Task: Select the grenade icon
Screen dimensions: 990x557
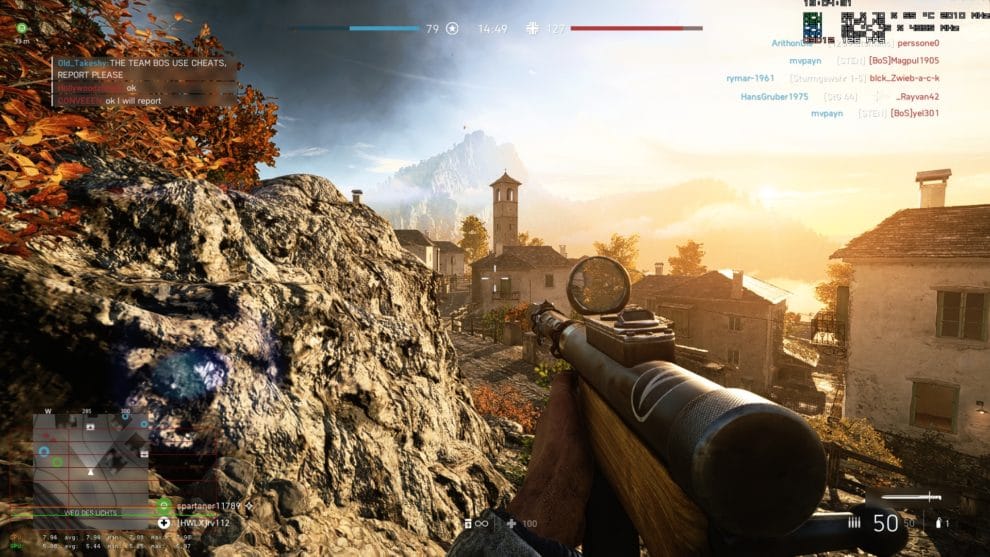Action: tap(939, 522)
